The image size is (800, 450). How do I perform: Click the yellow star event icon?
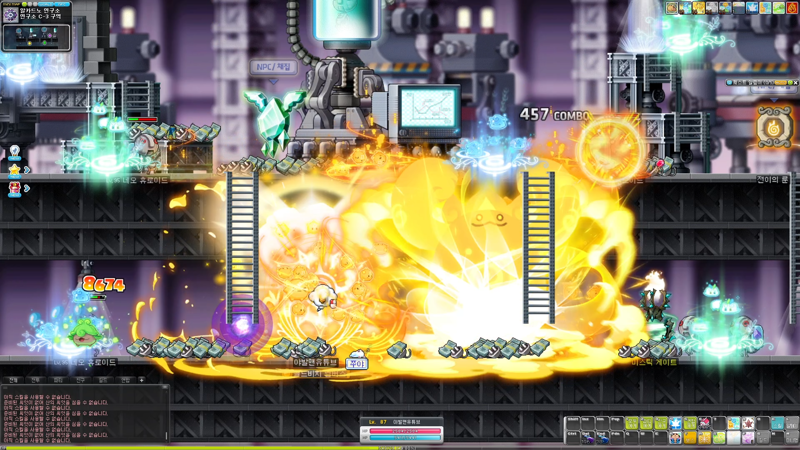pos(14,170)
